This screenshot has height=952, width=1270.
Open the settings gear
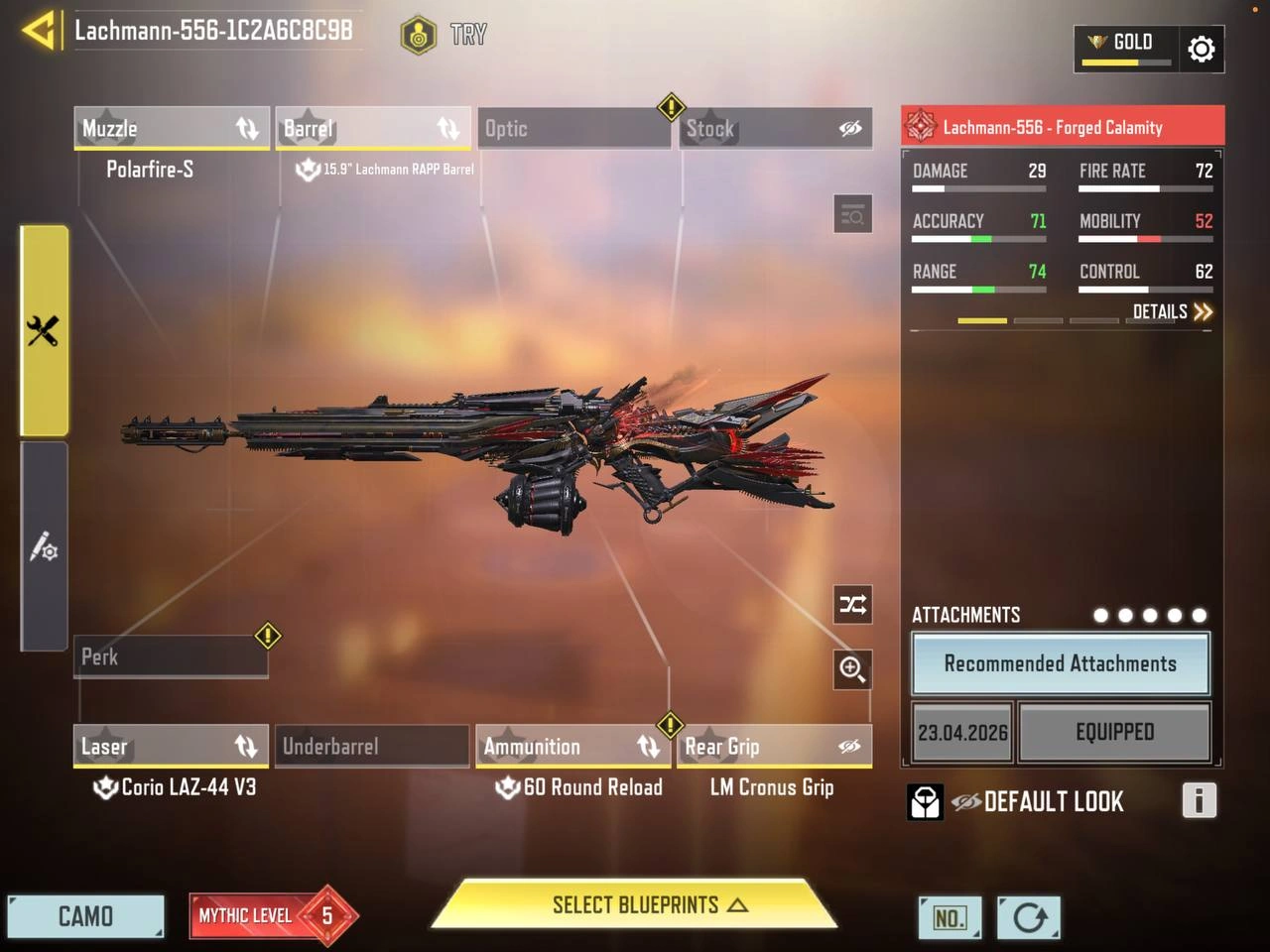(x=1202, y=49)
